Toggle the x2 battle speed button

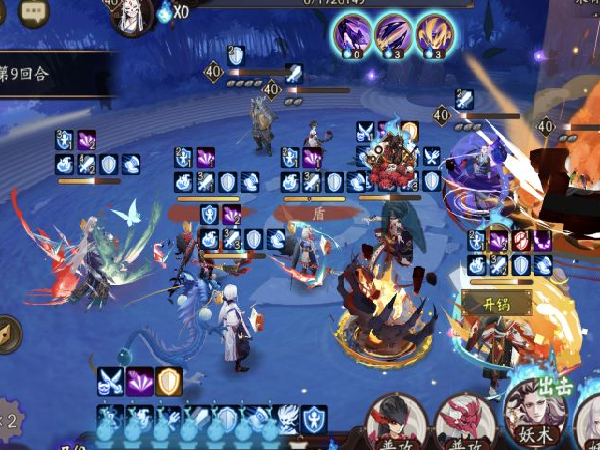12,420
